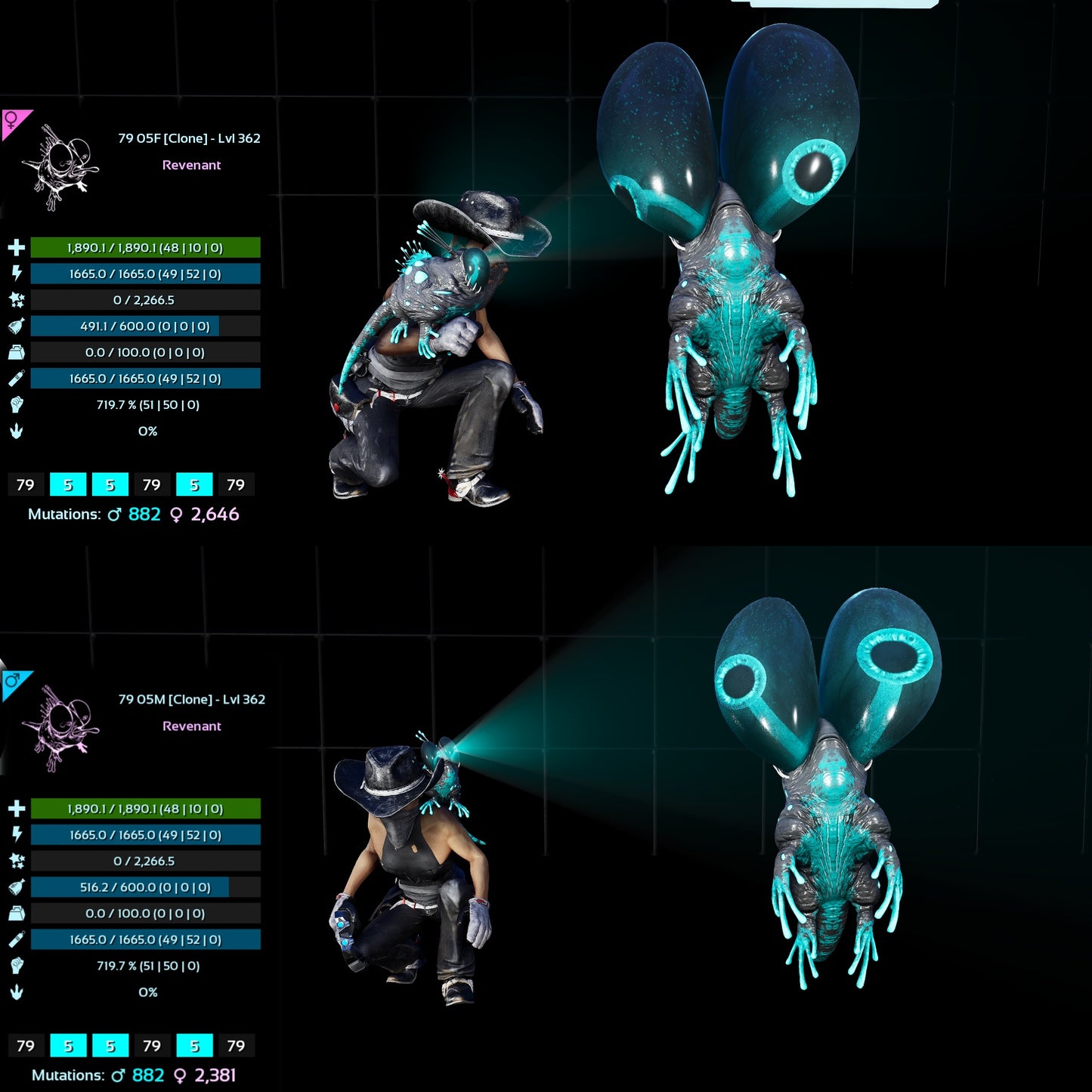The height and width of the screenshot is (1092, 1092).
Task: Expand the Revenant species label on the female
Action: pos(192,165)
